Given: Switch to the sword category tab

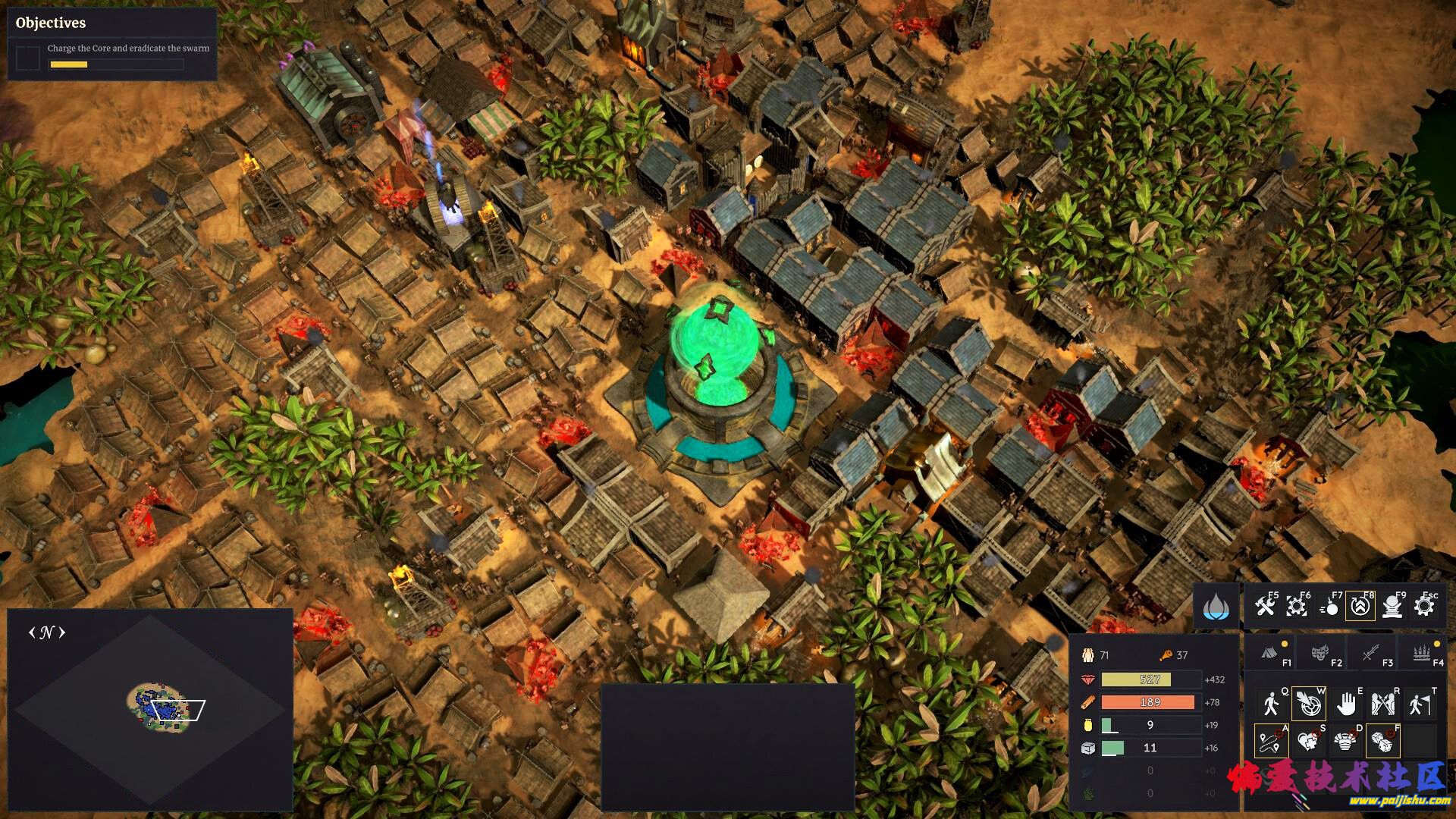Looking at the screenshot, I should tap(1371, 653).
